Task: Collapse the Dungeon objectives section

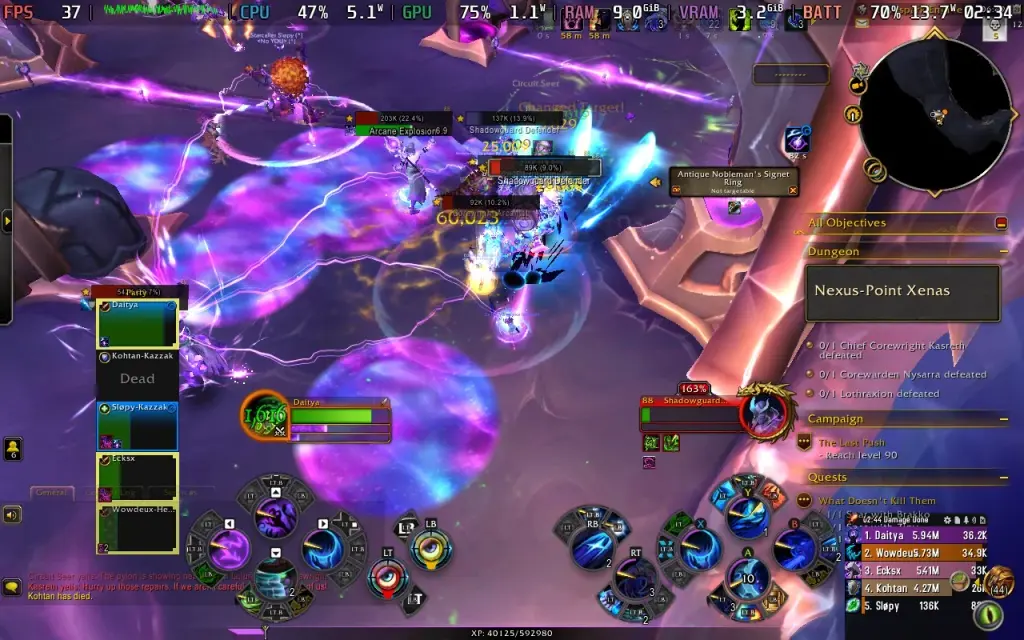Action: [1002, 252]
